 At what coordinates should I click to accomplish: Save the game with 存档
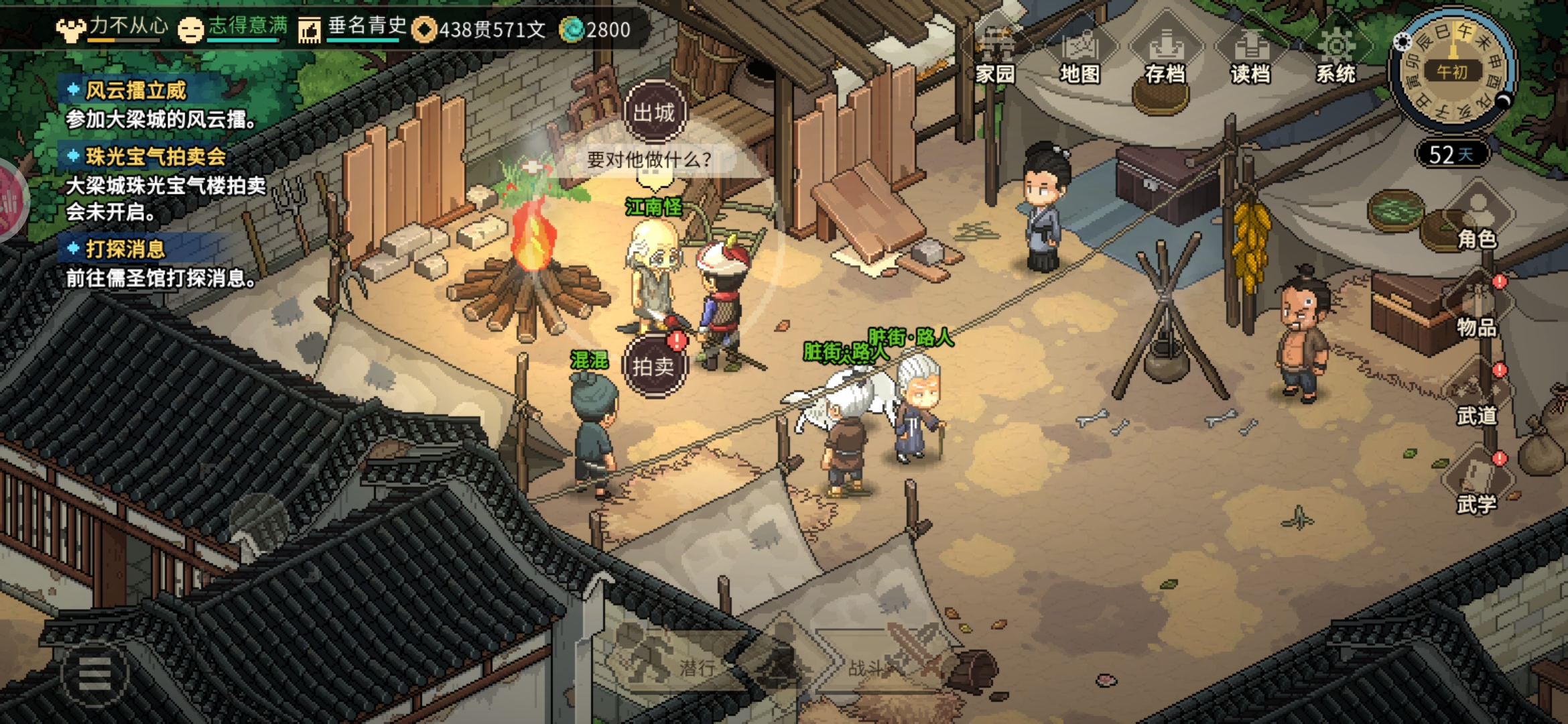1165,55
